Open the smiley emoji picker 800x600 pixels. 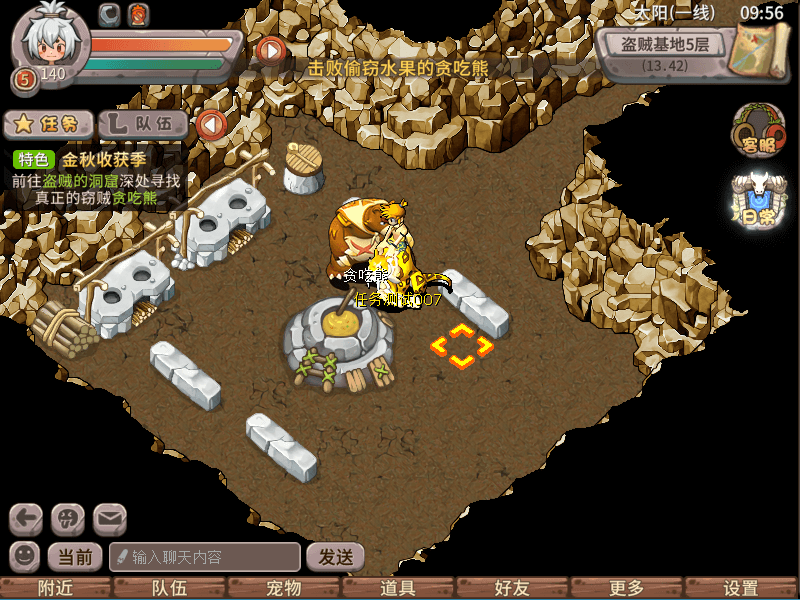[25, 556]
